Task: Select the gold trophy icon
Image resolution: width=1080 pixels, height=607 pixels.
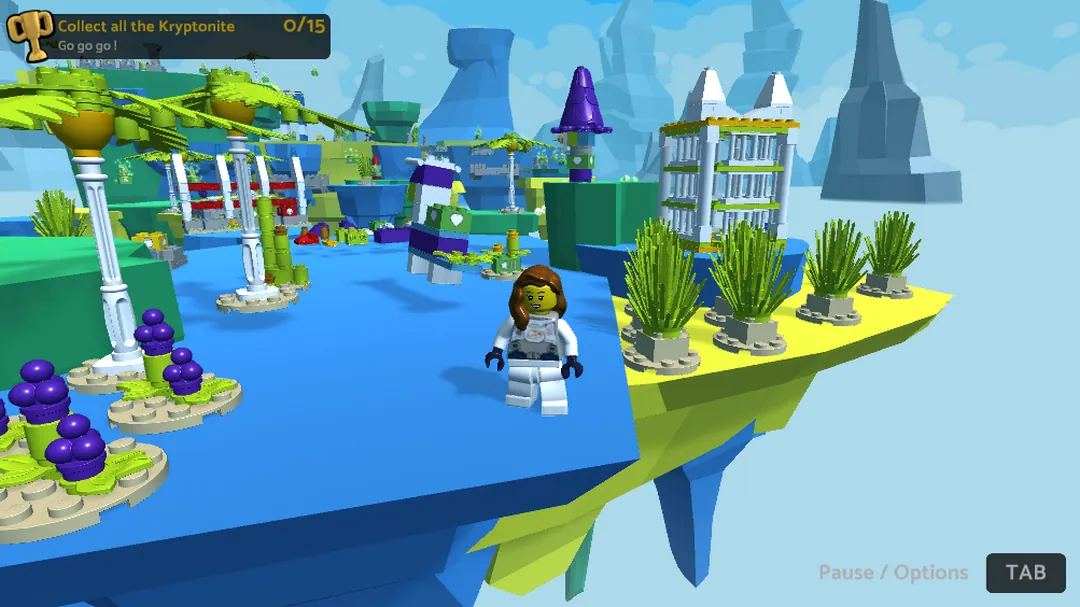Action: tap(30, 36)
